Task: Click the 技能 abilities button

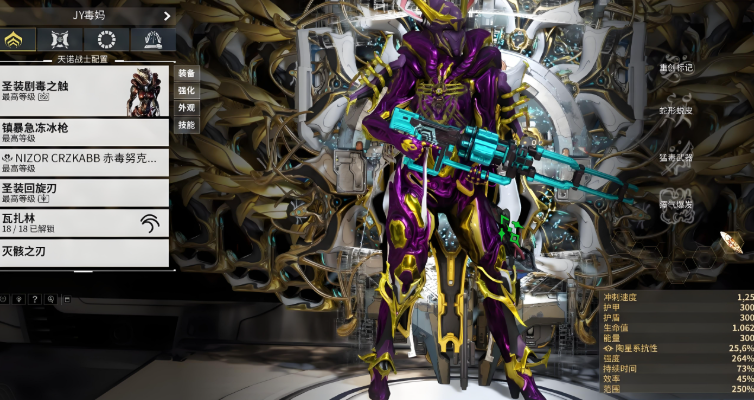Action: (186, 125)
